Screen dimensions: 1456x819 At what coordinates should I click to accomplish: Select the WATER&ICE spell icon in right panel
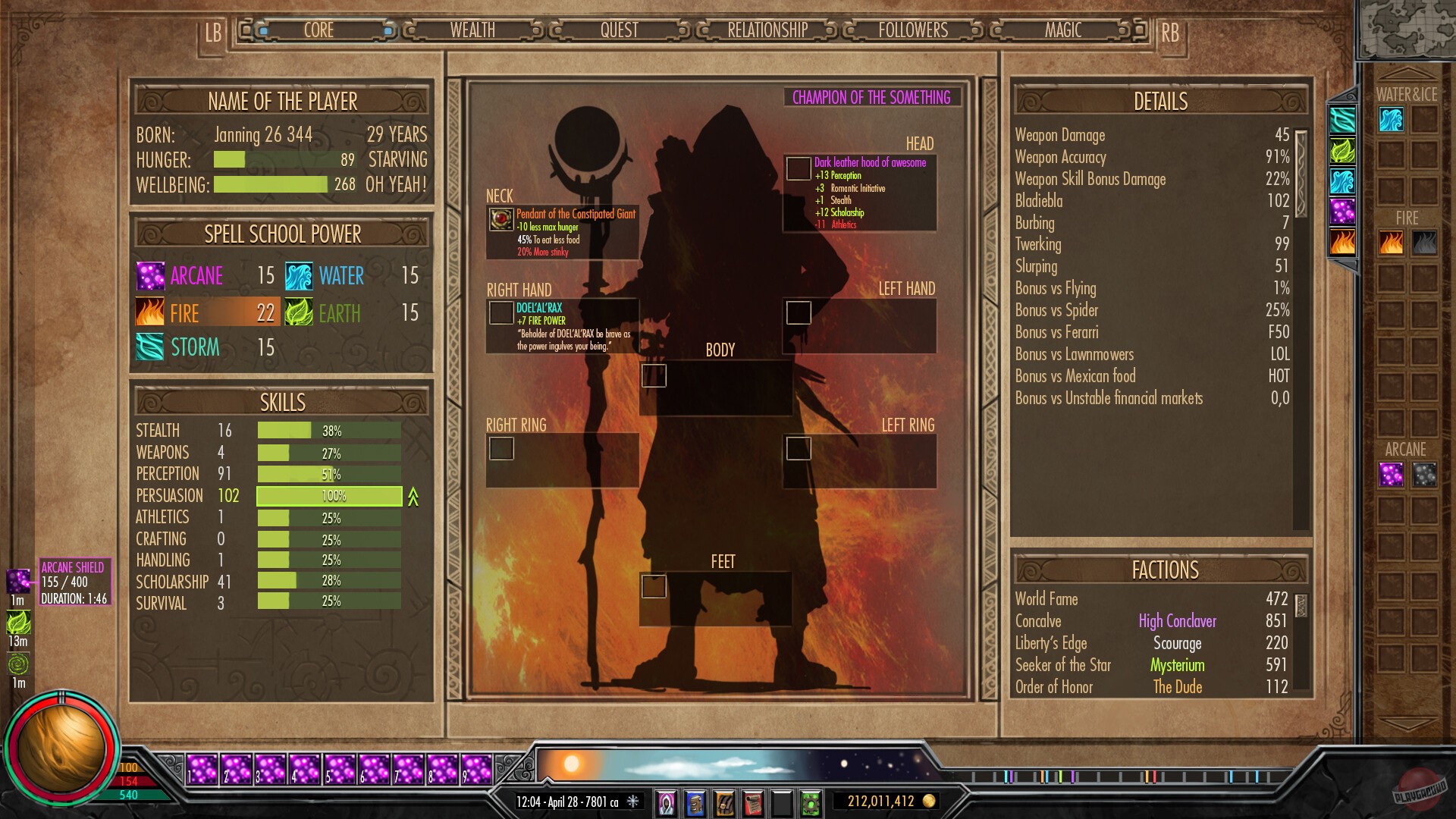point(1391,120)
